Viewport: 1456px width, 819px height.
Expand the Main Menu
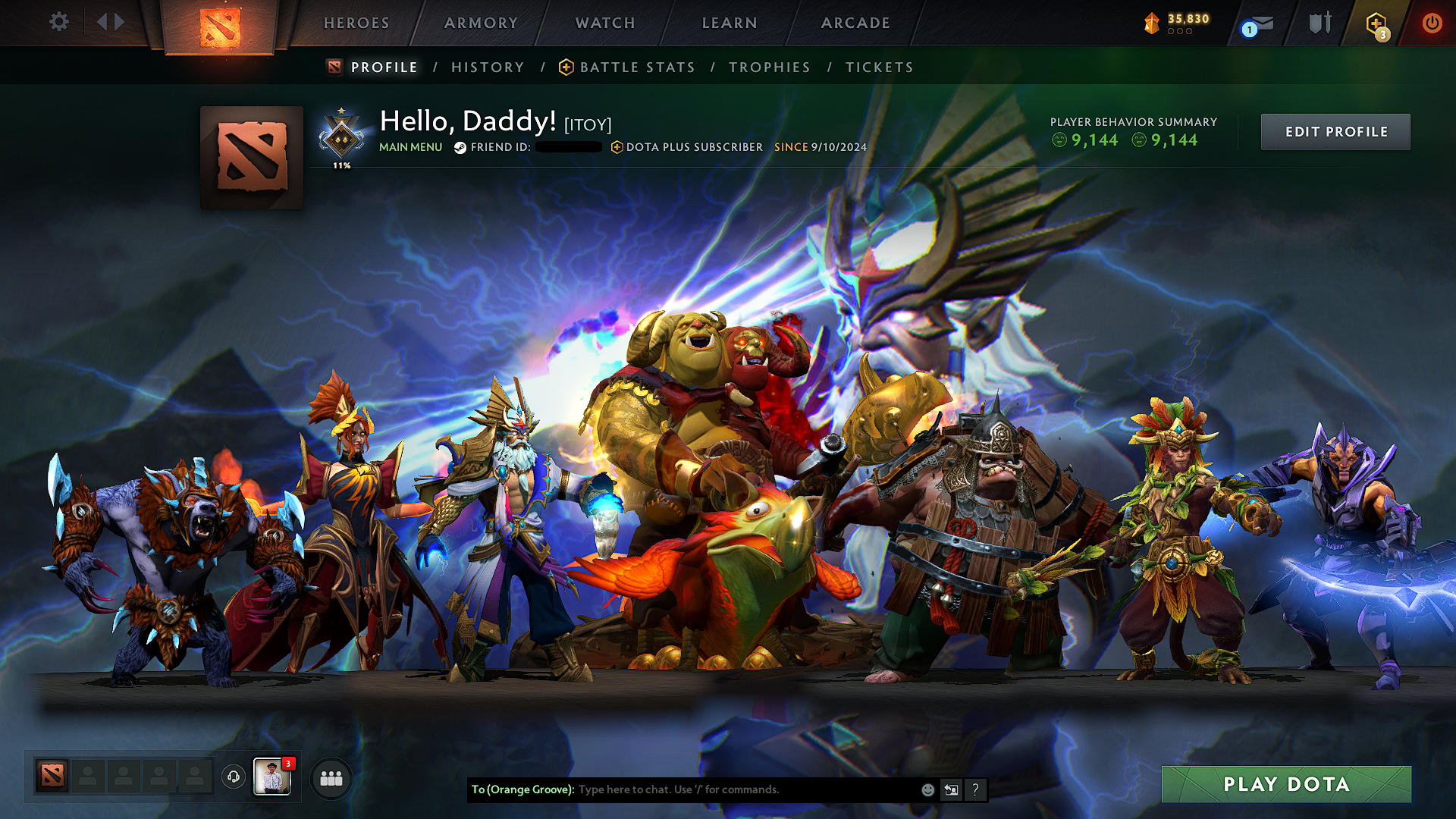tap(410, 147)
